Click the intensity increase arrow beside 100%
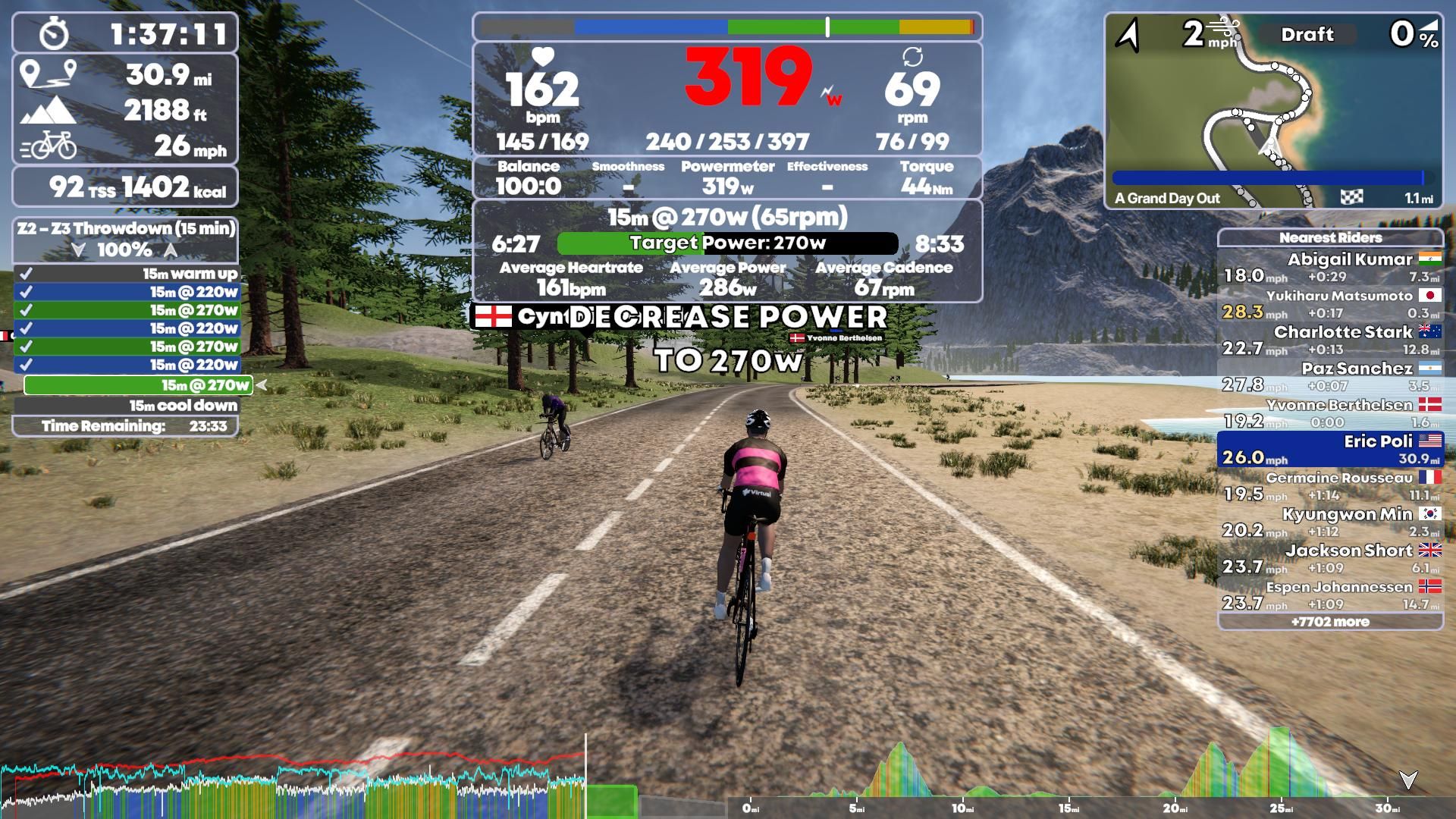 pos(168,250)
